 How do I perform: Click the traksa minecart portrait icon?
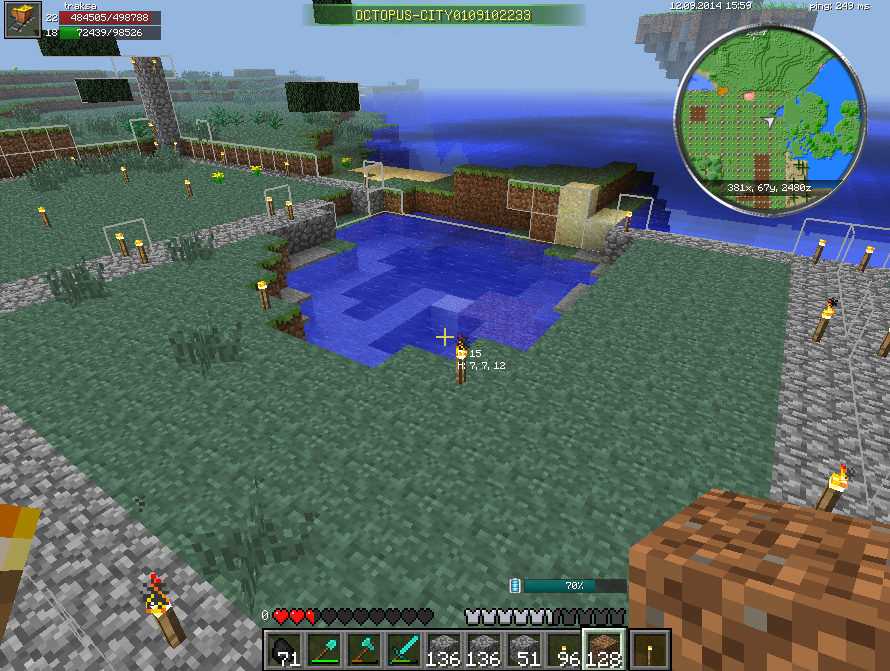(x=22, y=20)
